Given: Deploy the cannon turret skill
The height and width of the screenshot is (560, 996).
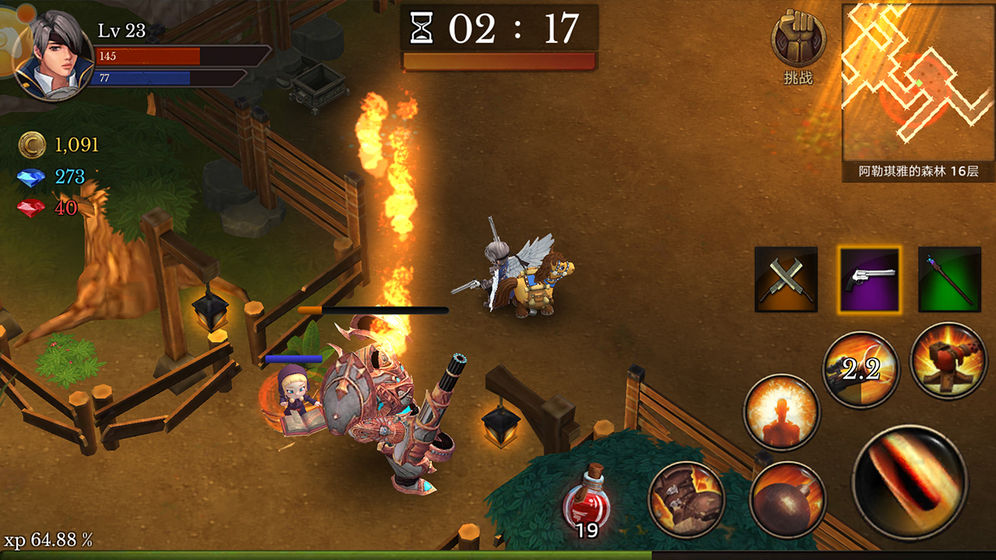Looking at the screenshot, I should tap(945, 360).
